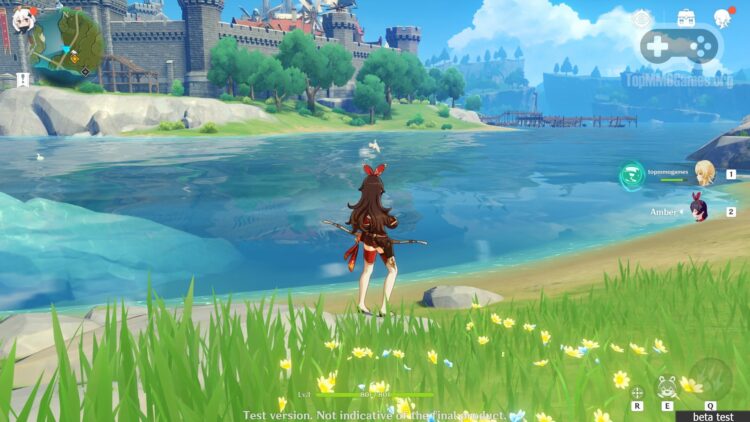Screen dimensions: 750x422
Task: Open the backpack inventory
Action: (686, 17)
